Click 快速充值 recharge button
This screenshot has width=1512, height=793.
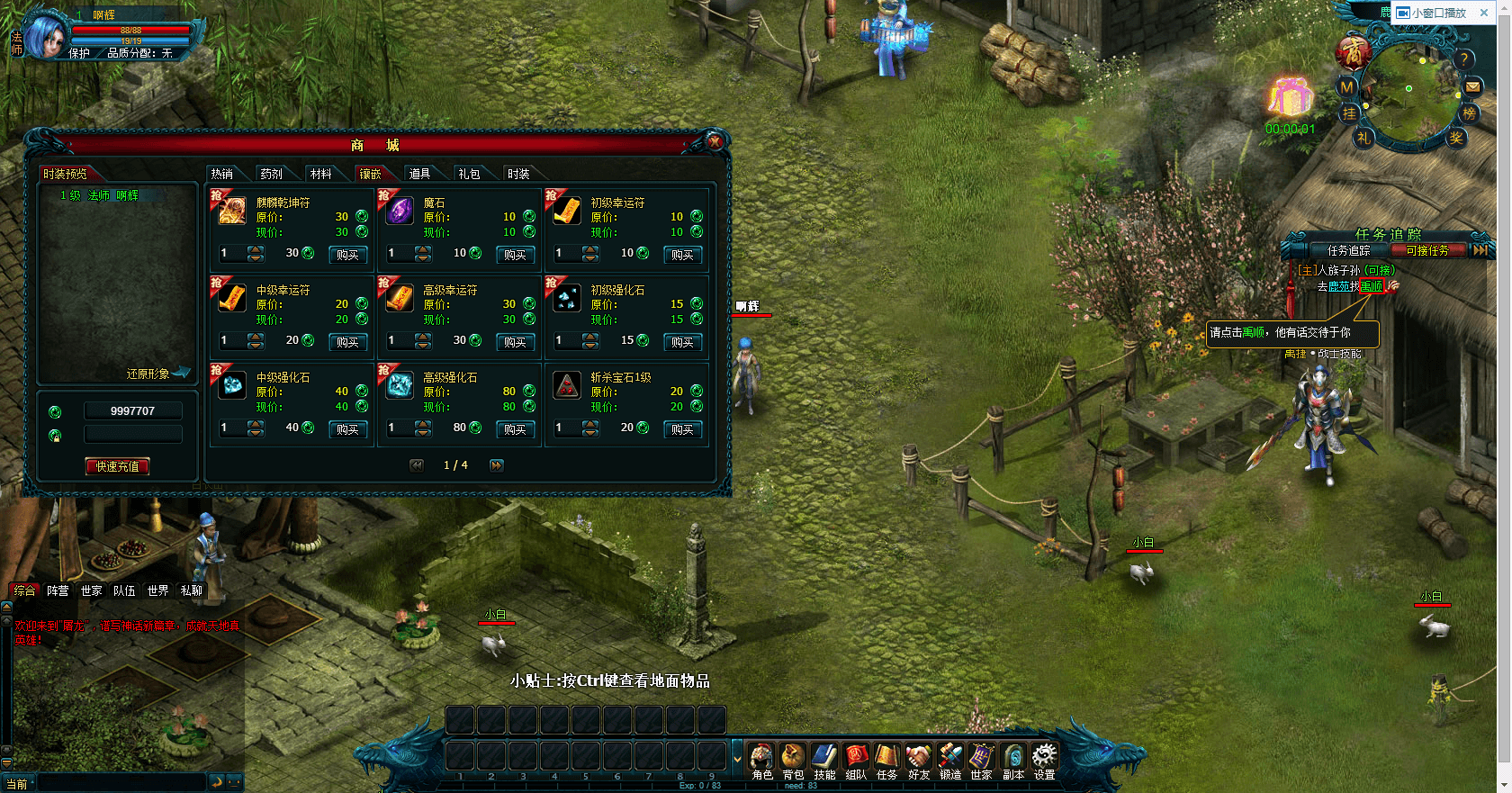(x=117, y=466)
